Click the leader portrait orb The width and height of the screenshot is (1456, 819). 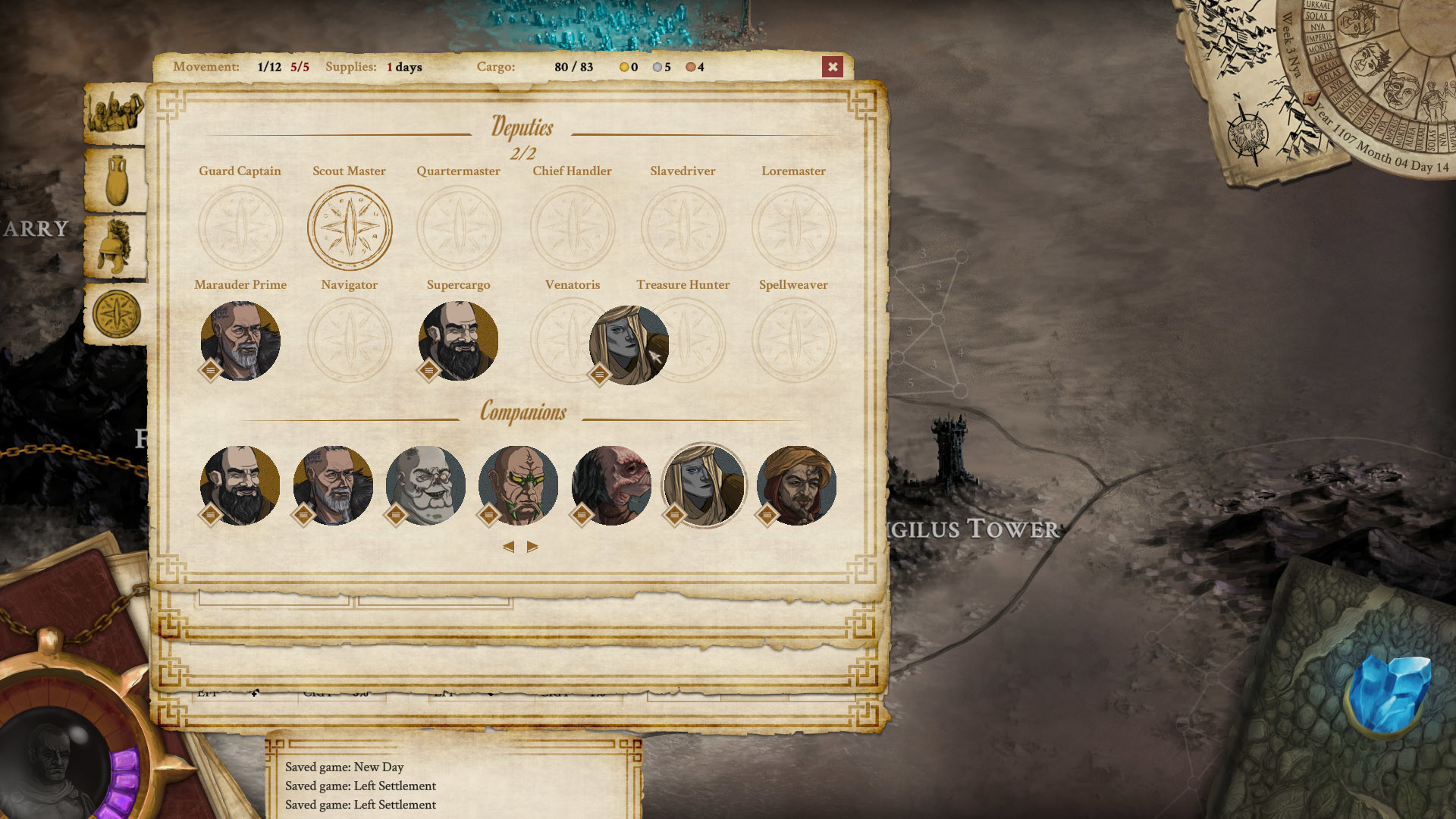pos(55,758)
